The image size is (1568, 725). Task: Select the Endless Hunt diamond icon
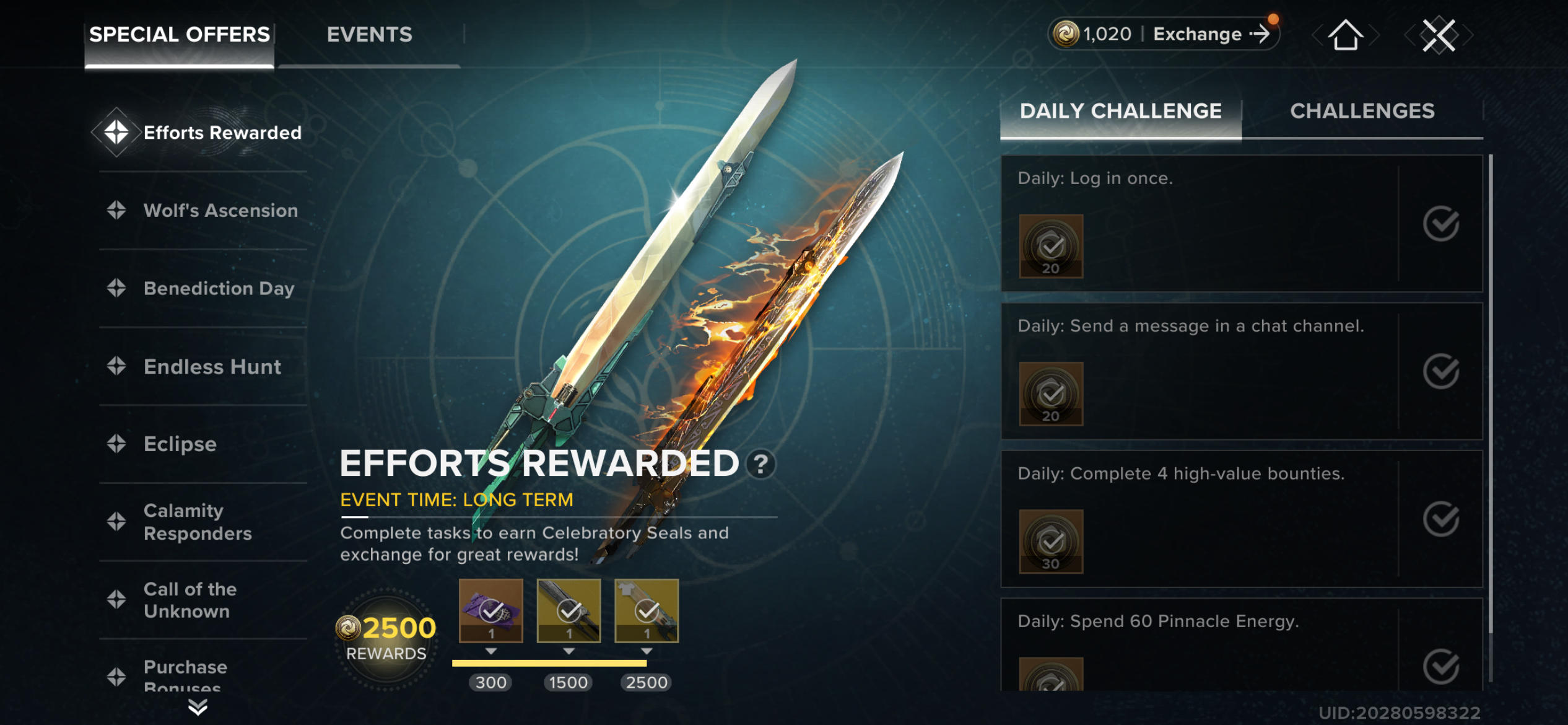[x=117, y=367]
